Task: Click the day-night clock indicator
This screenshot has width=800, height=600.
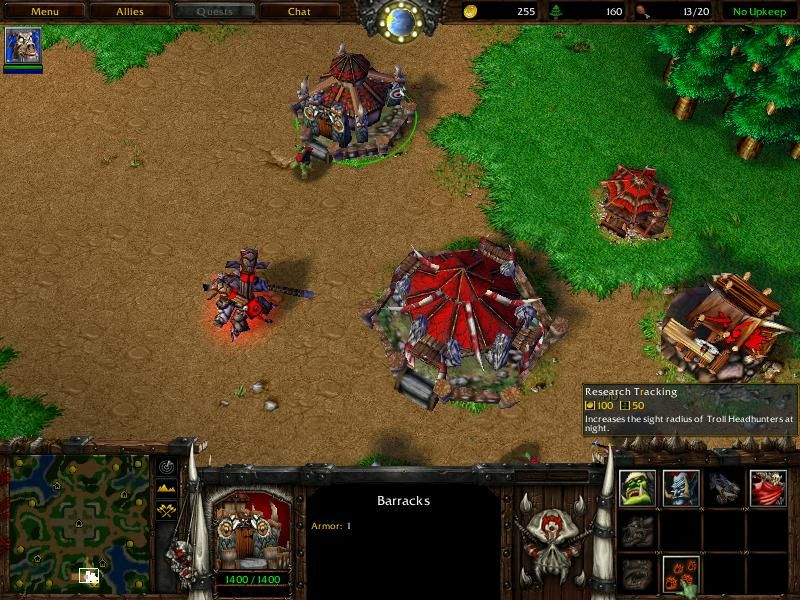Action: tap(401, 19)
